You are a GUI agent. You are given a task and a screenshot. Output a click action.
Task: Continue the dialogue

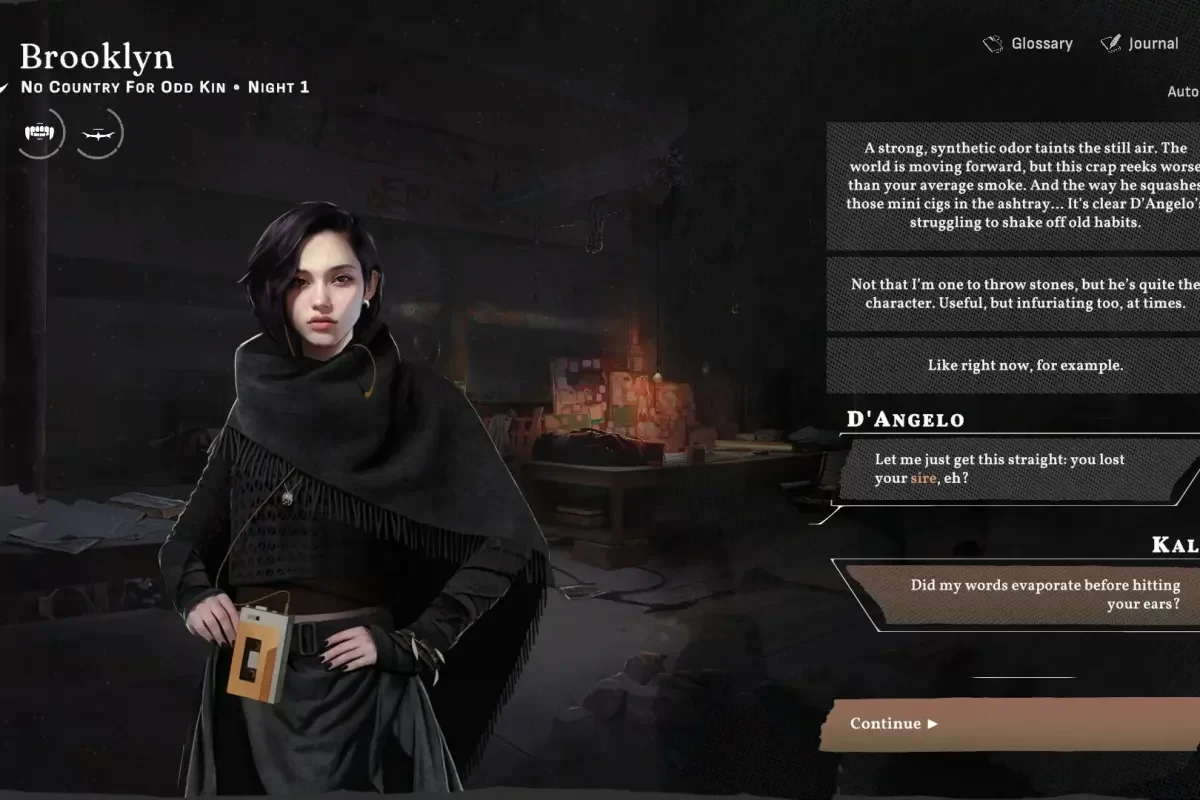(1010, 724)
